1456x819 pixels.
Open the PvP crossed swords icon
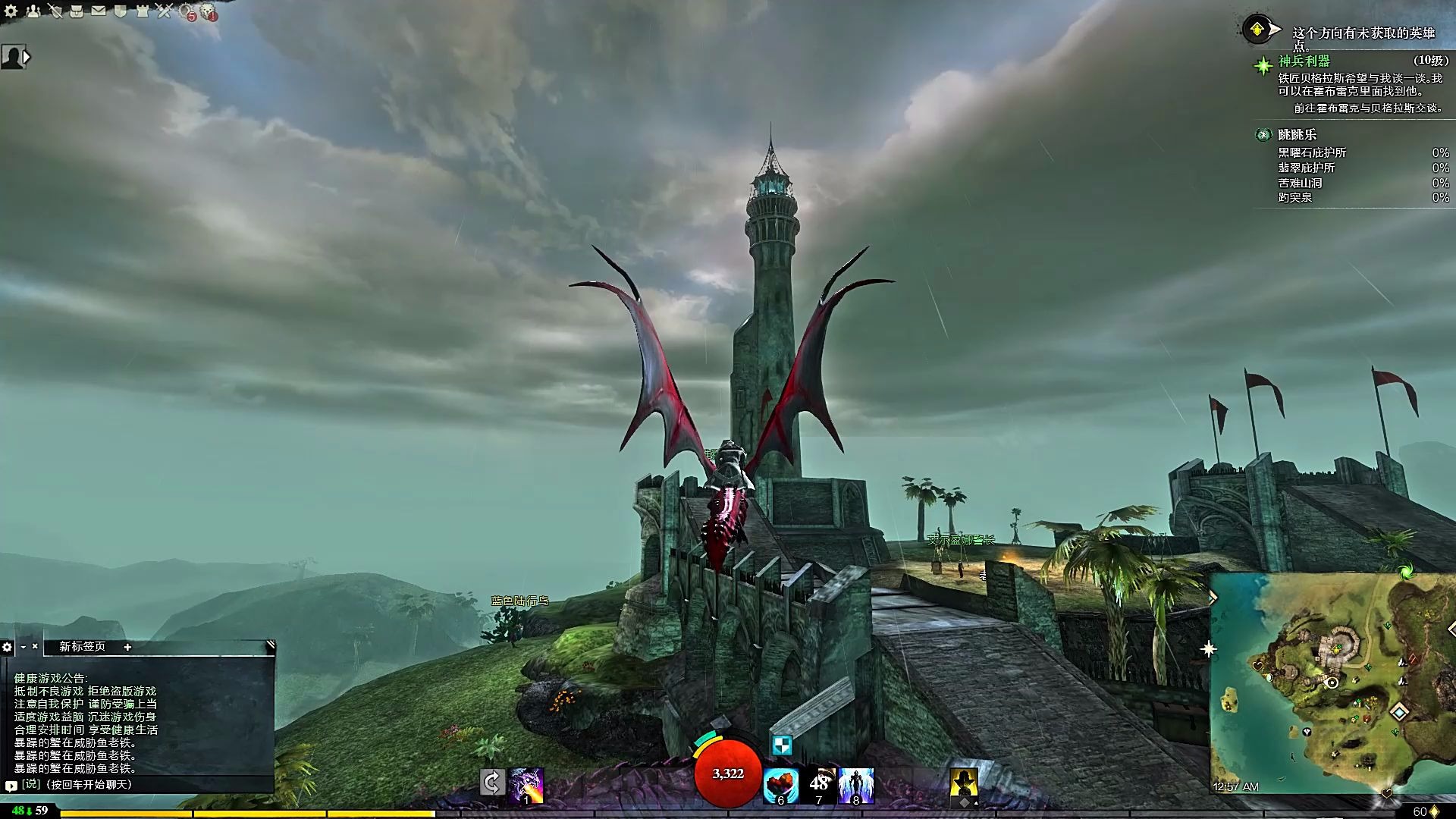(x=165, y=11)
